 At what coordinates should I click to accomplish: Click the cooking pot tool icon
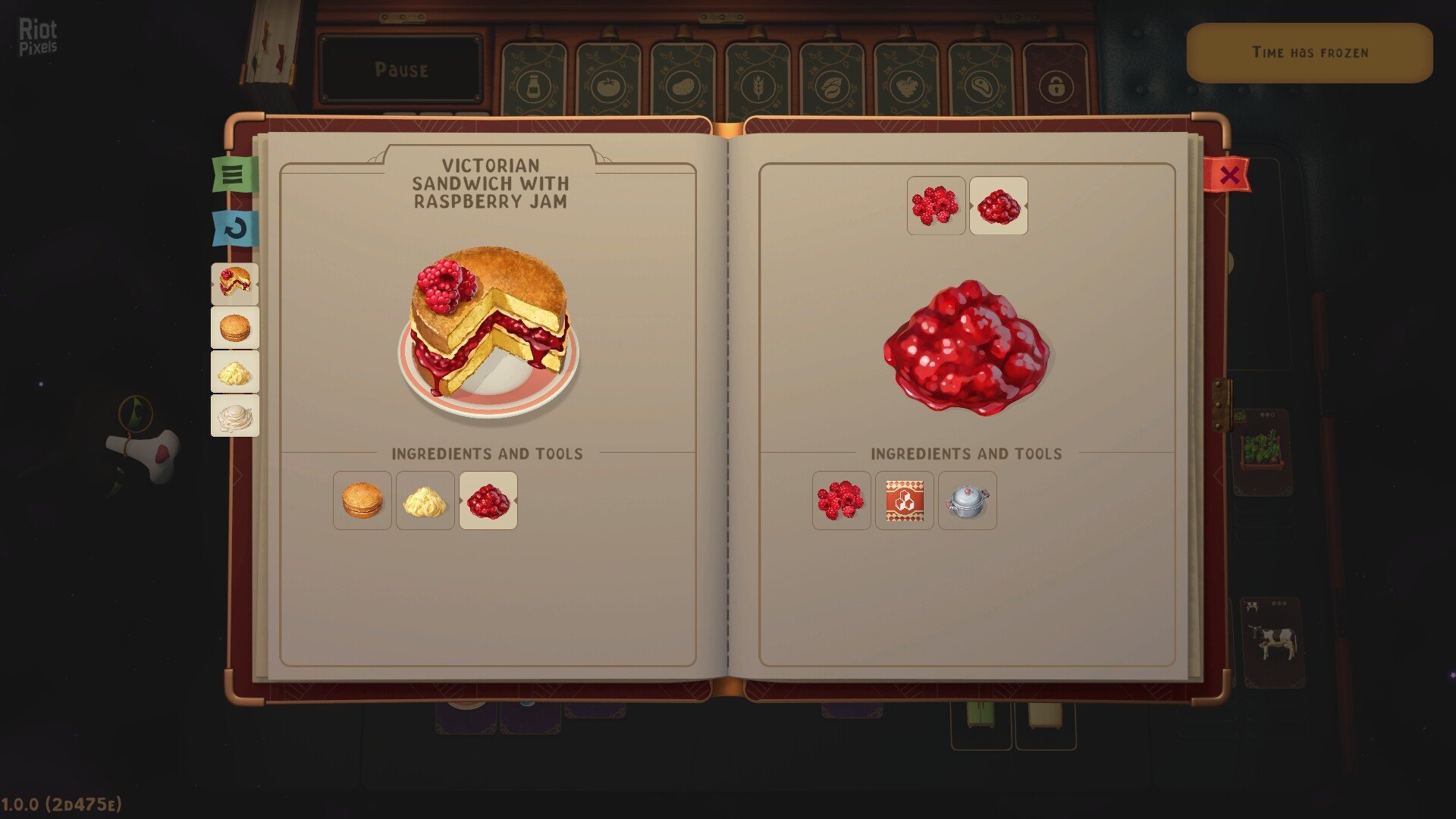click(968, 500)
